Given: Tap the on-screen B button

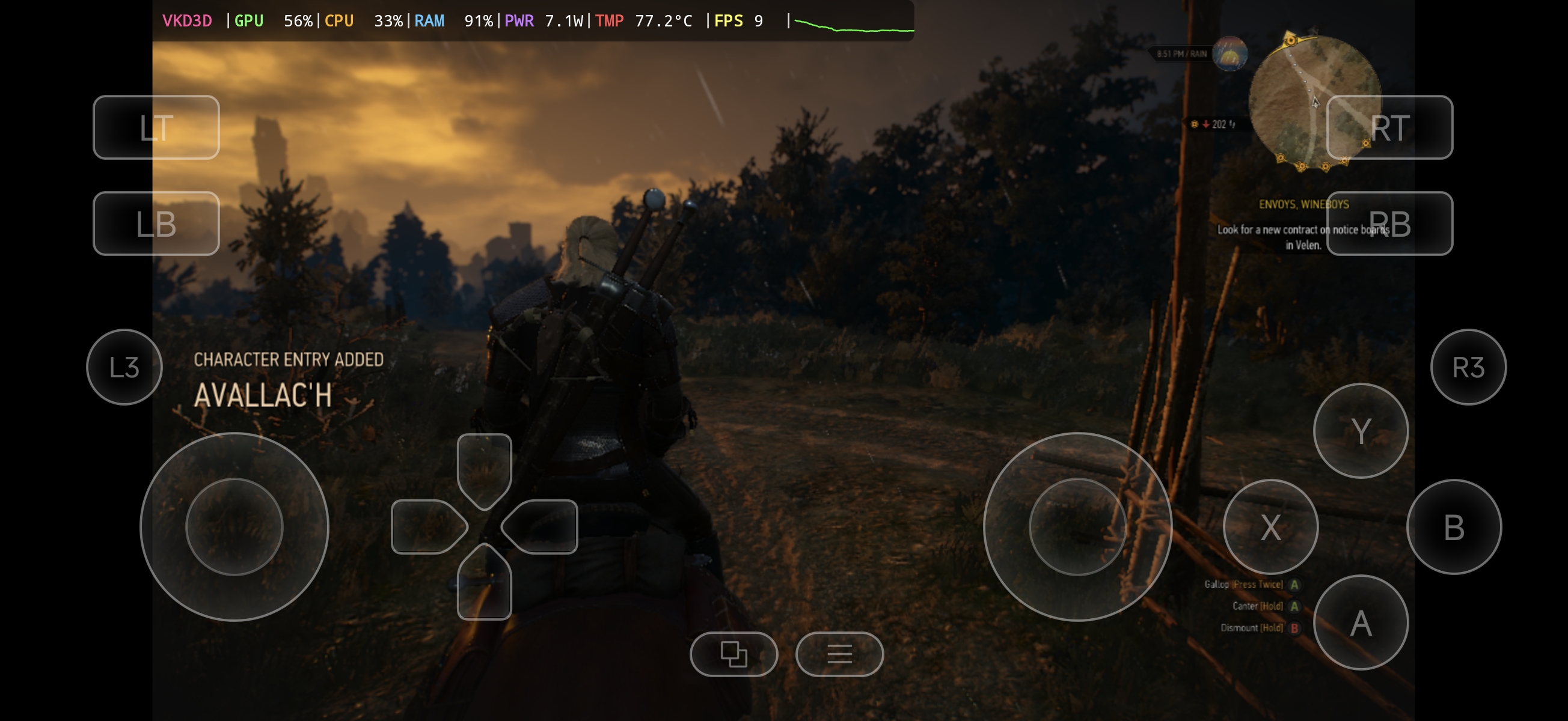Looking at the screenshot, I should click(1454, 527).
